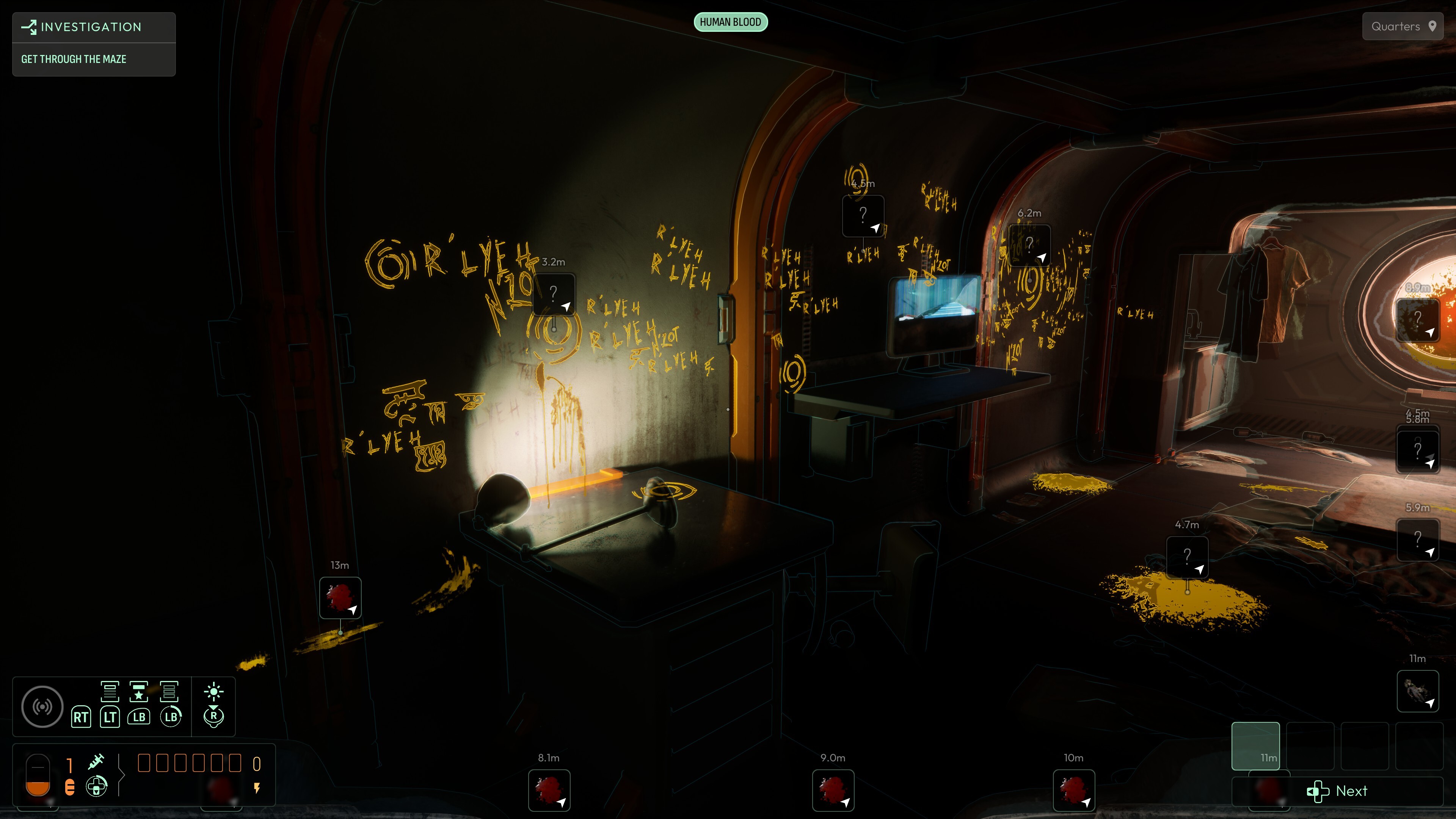
Task: Select the highlighted 11m evidence thumbnail
Action: [x=1256, y=746]
